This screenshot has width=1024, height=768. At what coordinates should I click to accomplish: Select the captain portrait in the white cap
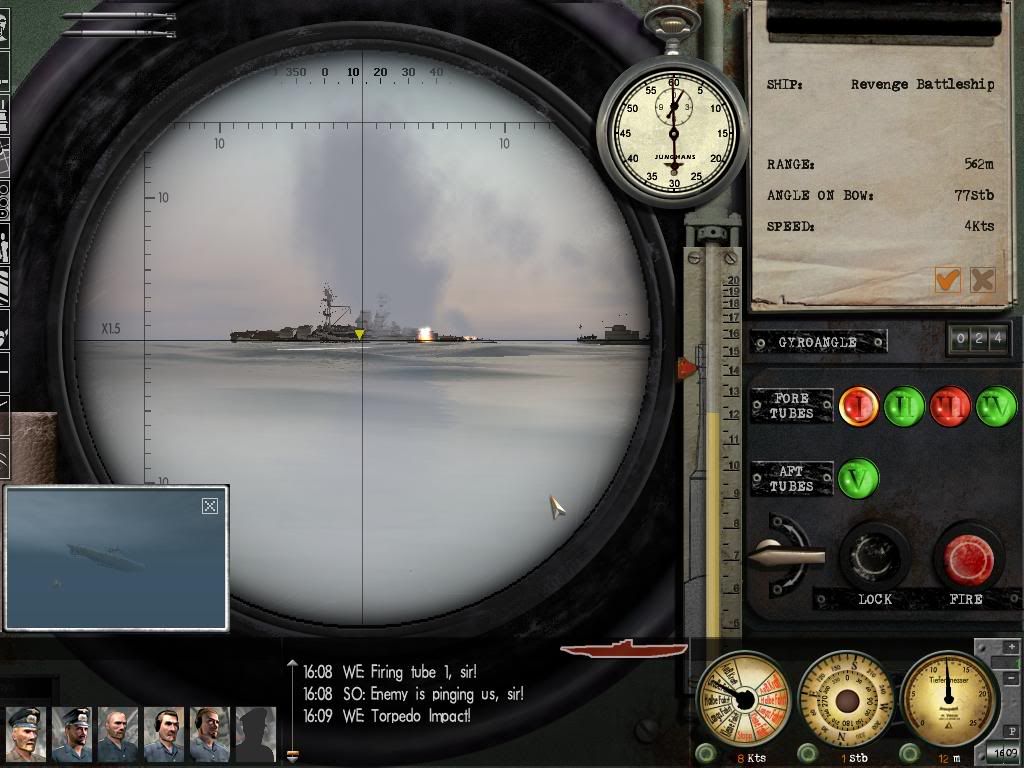click(x=25, y=733)
